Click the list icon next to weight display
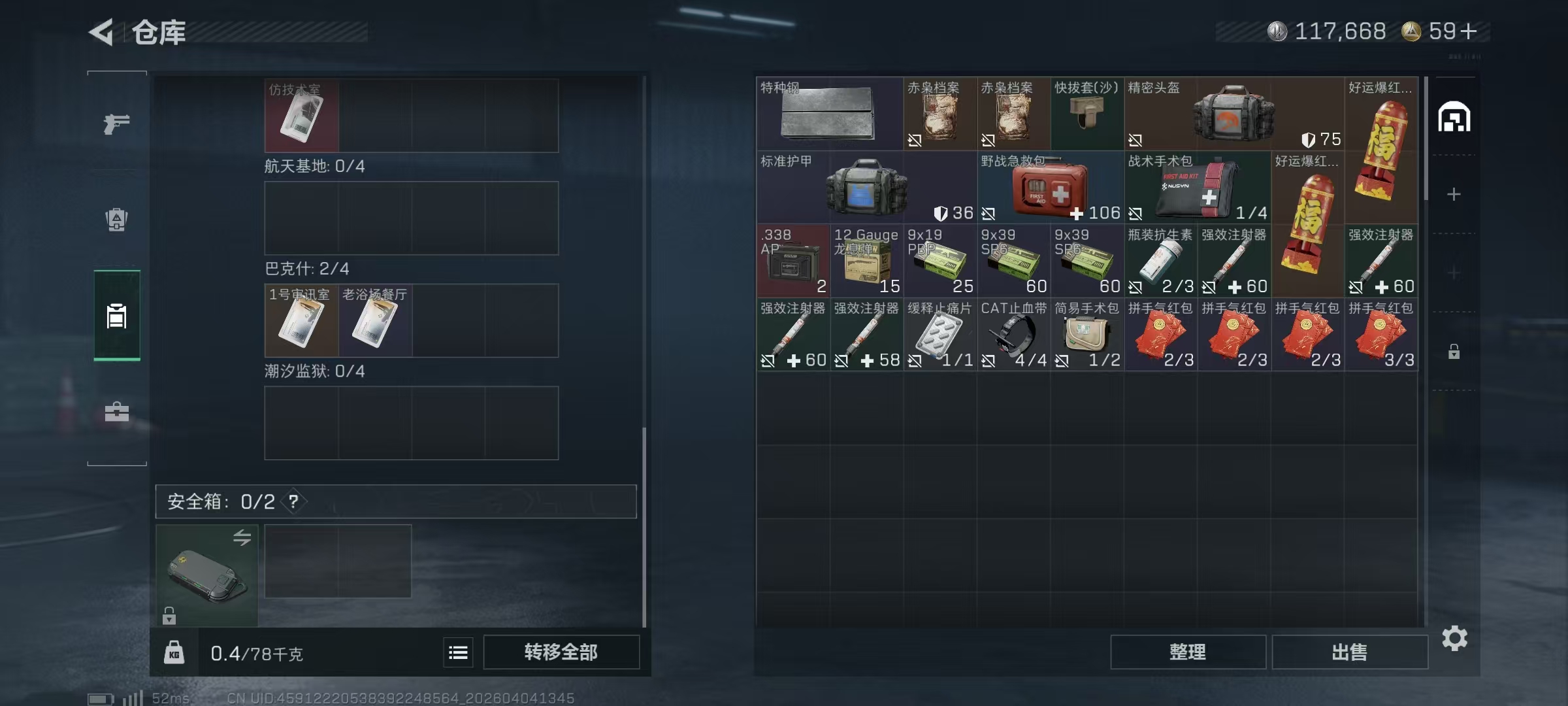This screenshot has width=1568, height=706. coord(457,653)
